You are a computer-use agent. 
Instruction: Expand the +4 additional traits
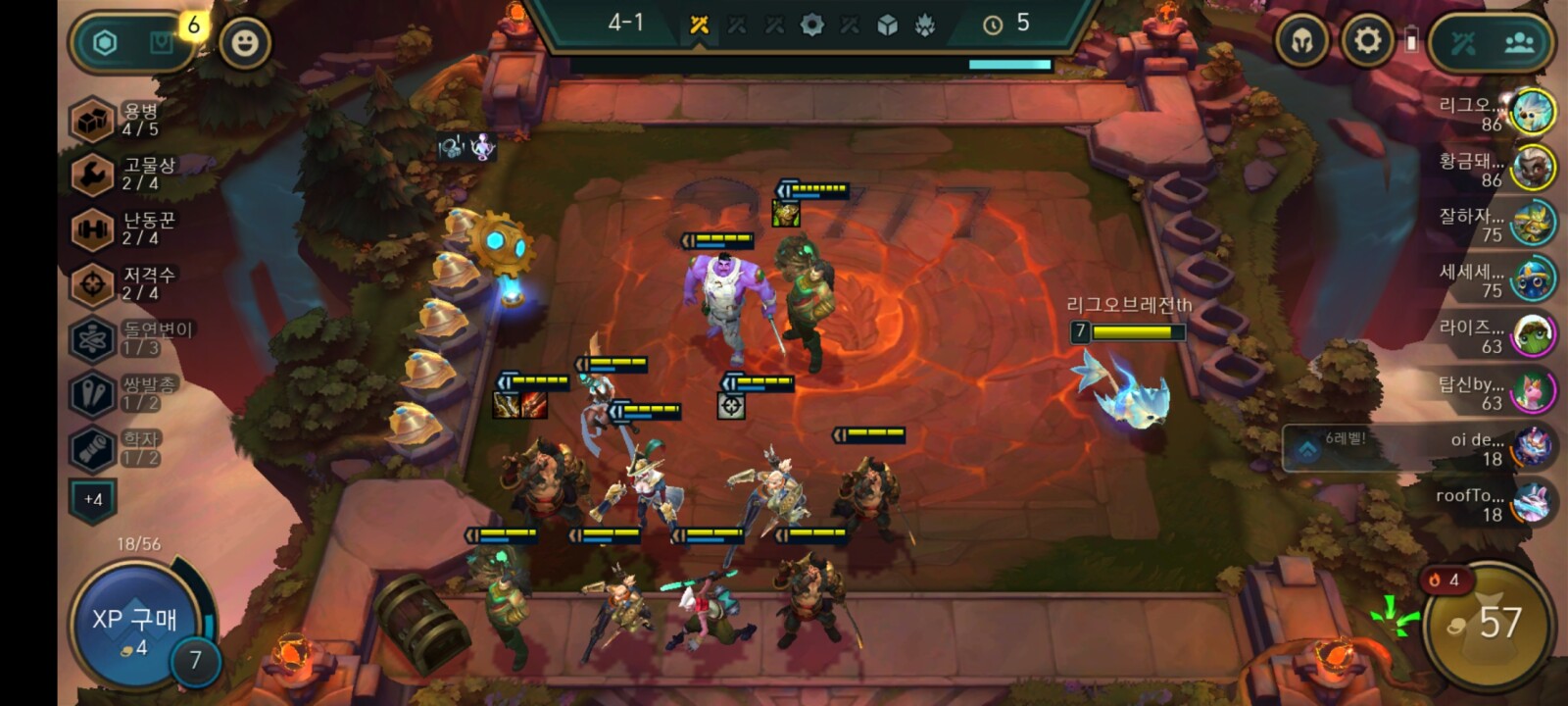(93, 500)
